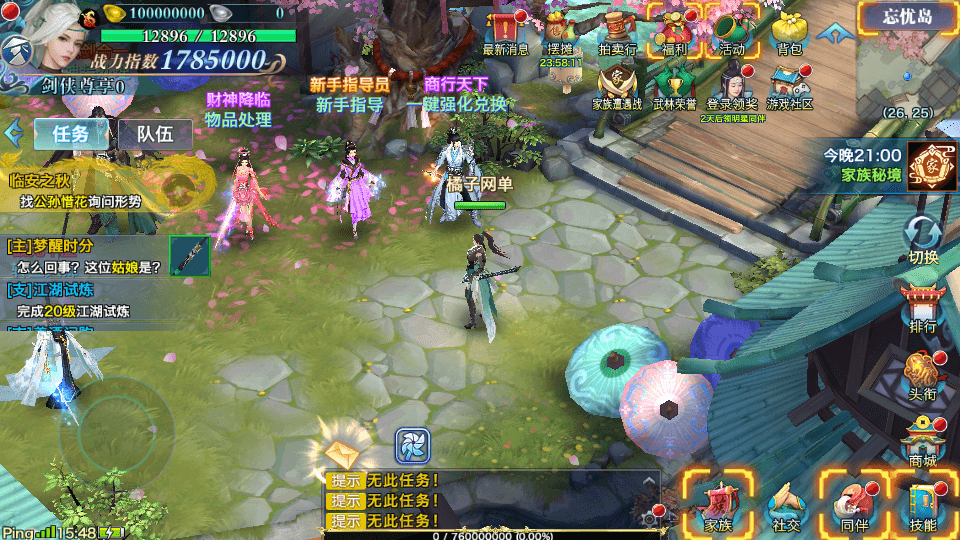This screenshot has height=540, width=960.
Task: Open 家族邀请战 family battle icon
Action: pos(617,86)
